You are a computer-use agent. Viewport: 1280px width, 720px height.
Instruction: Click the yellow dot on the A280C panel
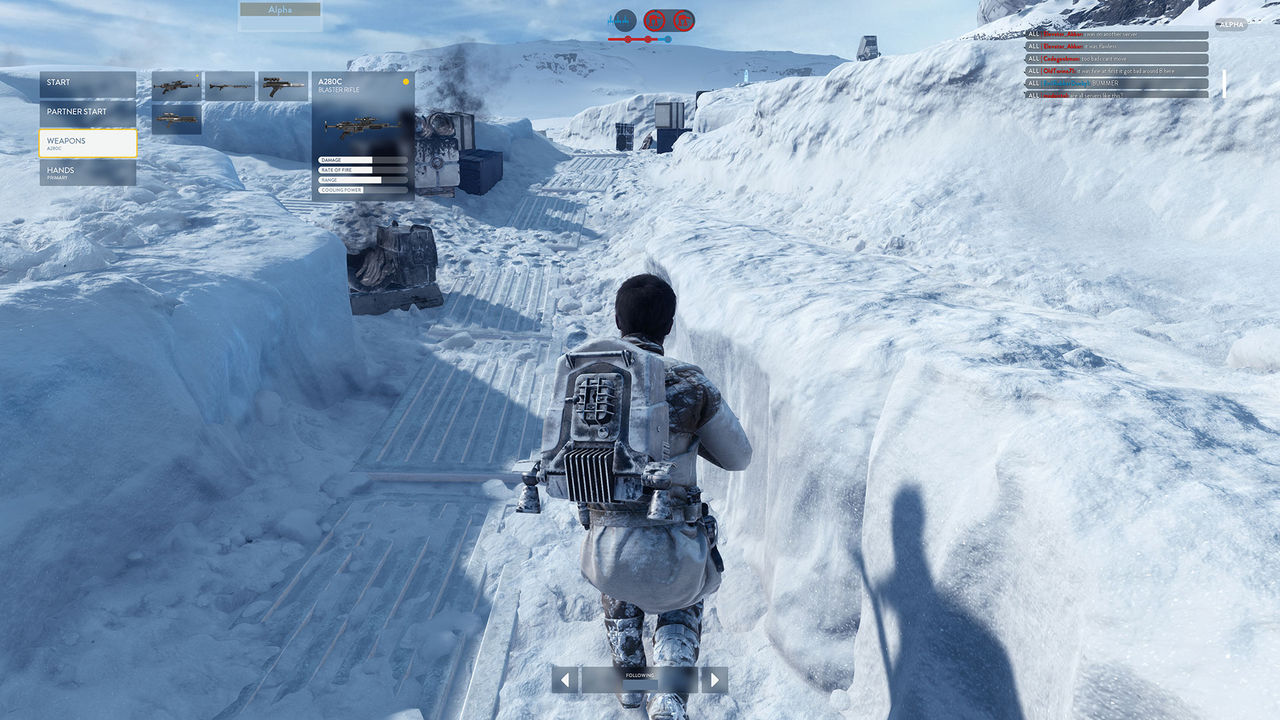pos(406,81)
